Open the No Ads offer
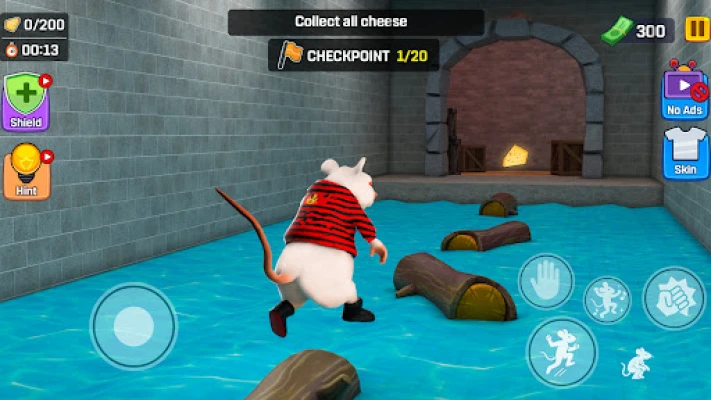This screenshot has height=400, width=711. click(x=685, y=90)
